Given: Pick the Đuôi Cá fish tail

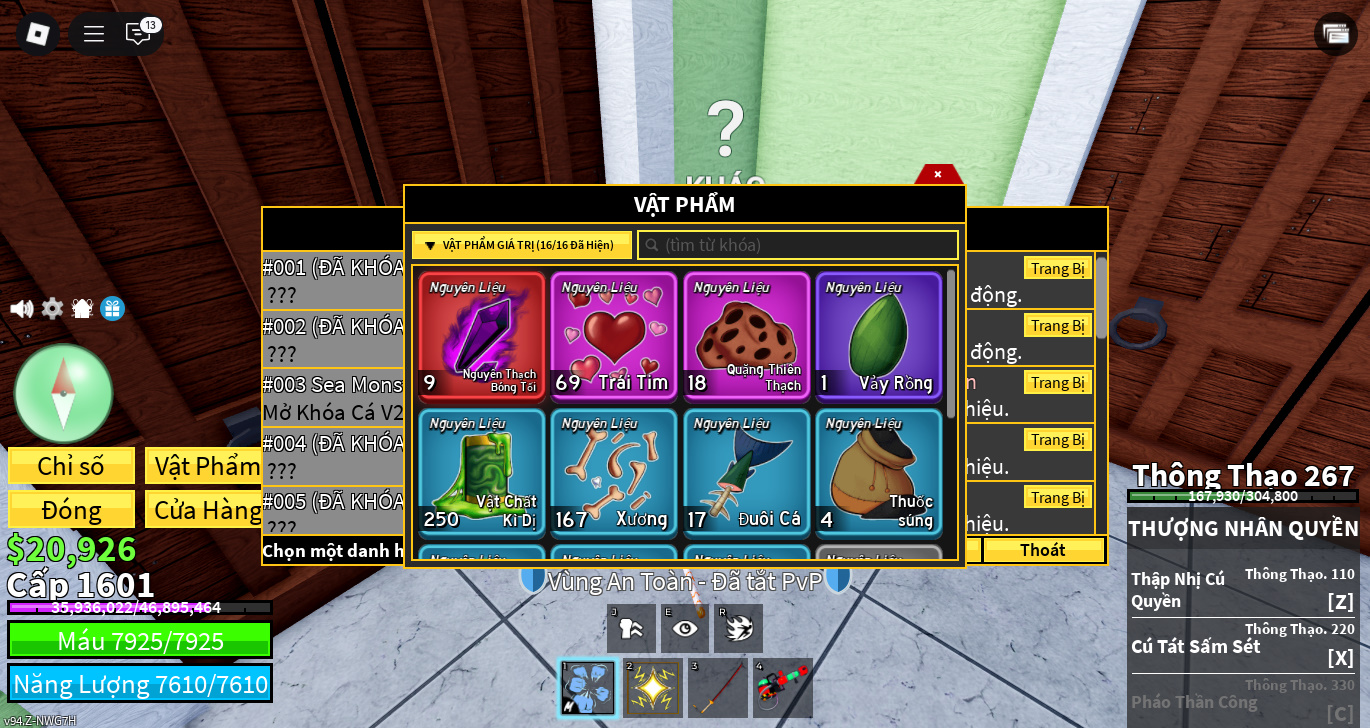Looking at the screenshot, I should tap(746, 472).
